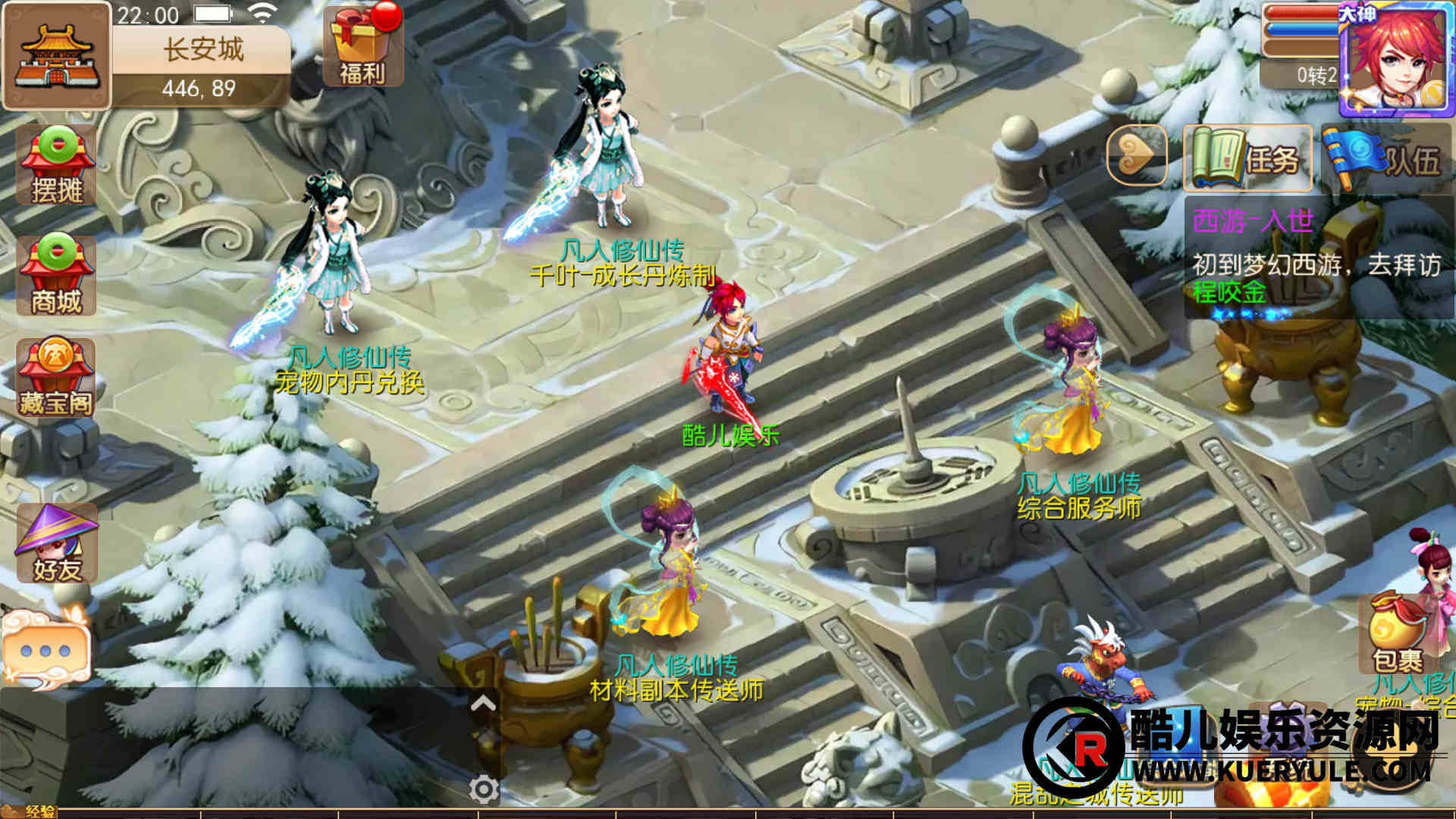
Task: Open the 长安城 map icon
Action: pyautogui.click(x=56, y=56)
